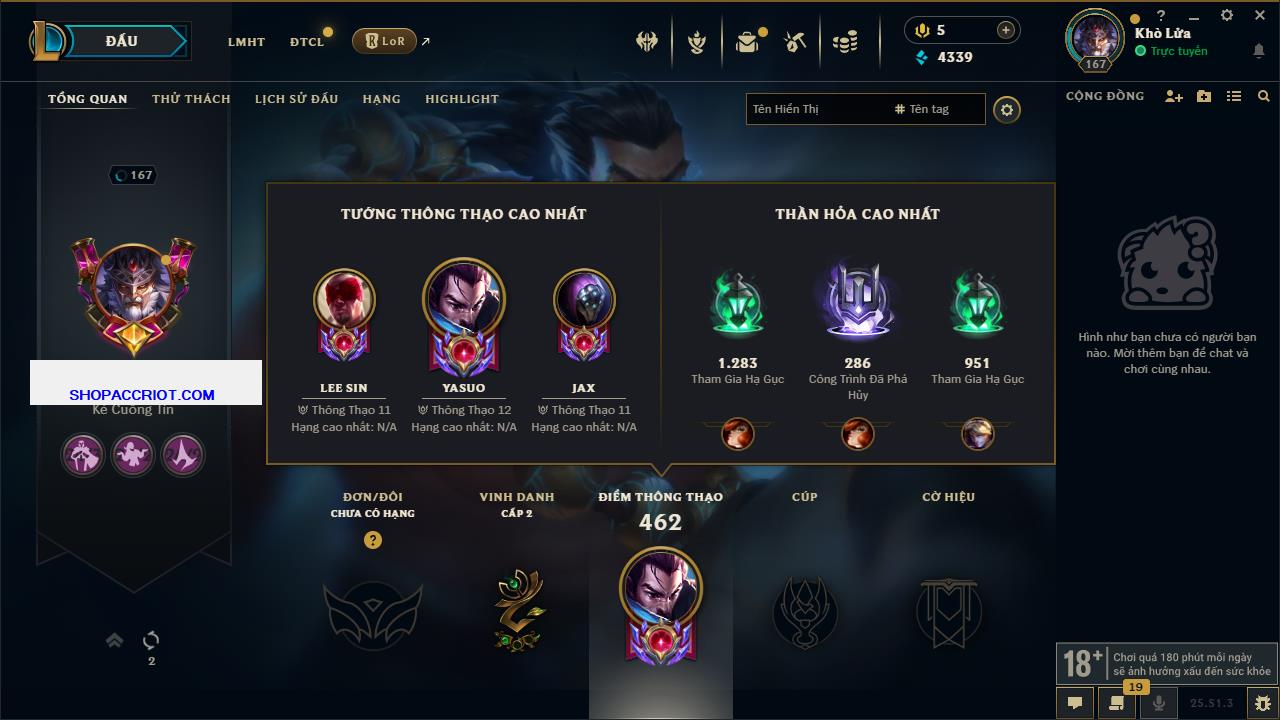Click the add friend icon
The width and height of the screenshot is (1280, 720).
[x=1174, y=96]
